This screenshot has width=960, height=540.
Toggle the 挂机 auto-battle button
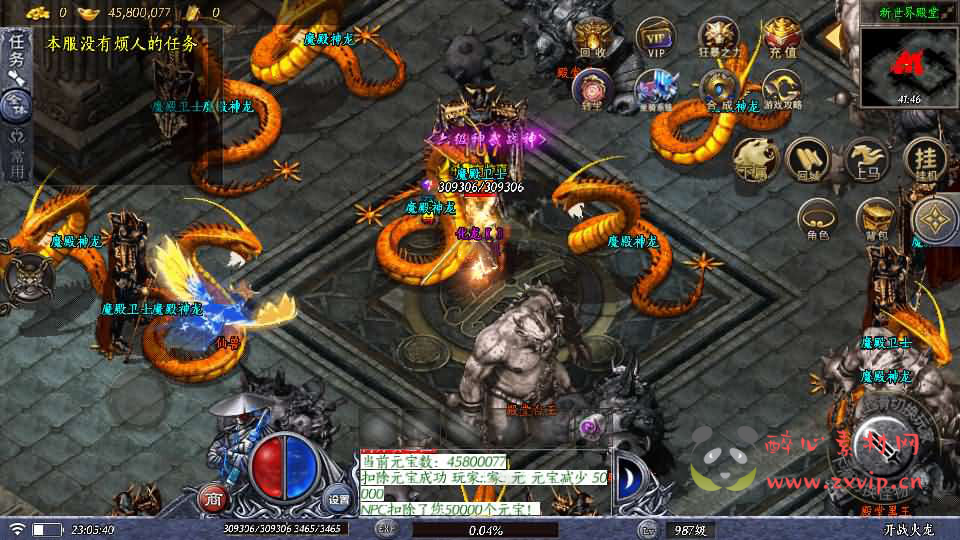(x=925, y=158)
